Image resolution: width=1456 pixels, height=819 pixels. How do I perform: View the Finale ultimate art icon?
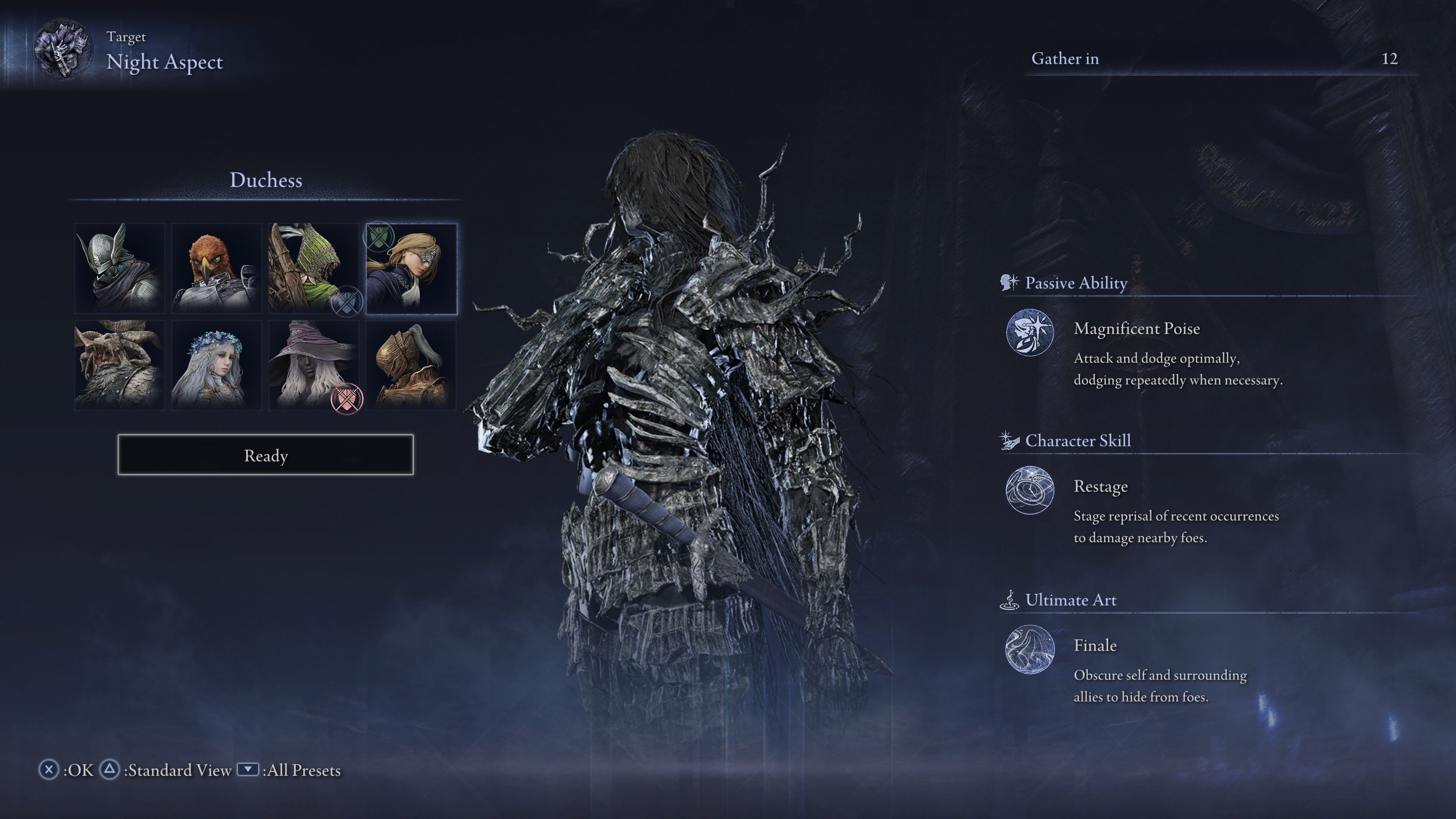coord(1030,650)
